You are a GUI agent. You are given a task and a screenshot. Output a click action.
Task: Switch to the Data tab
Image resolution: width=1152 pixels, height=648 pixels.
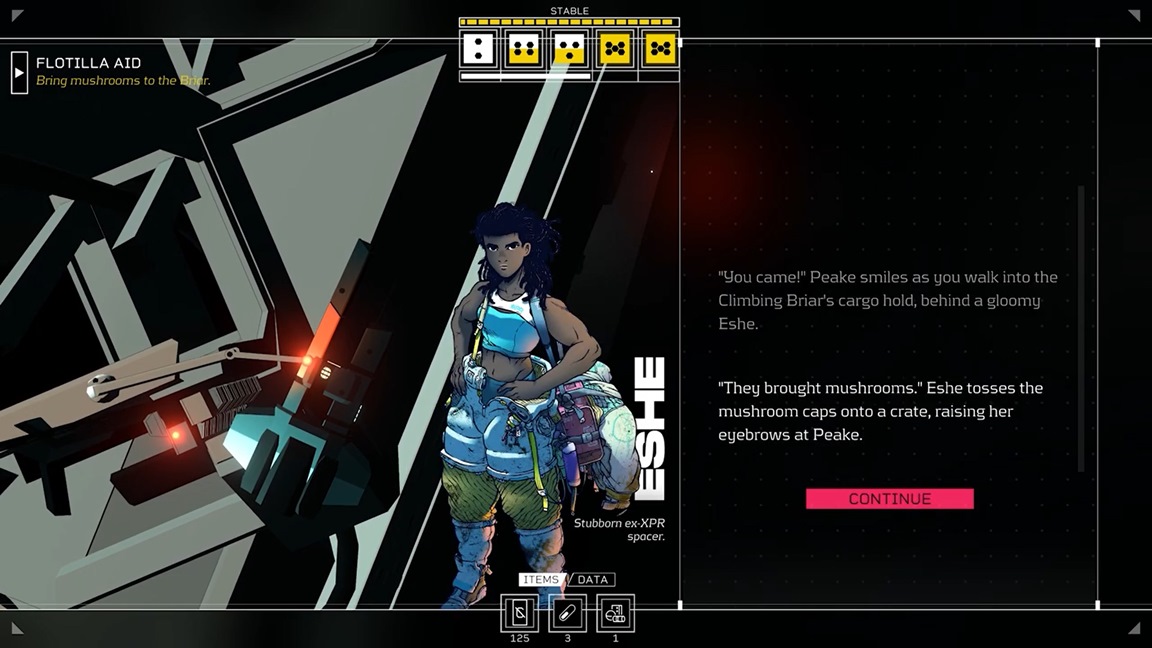(x=593, y=580)
